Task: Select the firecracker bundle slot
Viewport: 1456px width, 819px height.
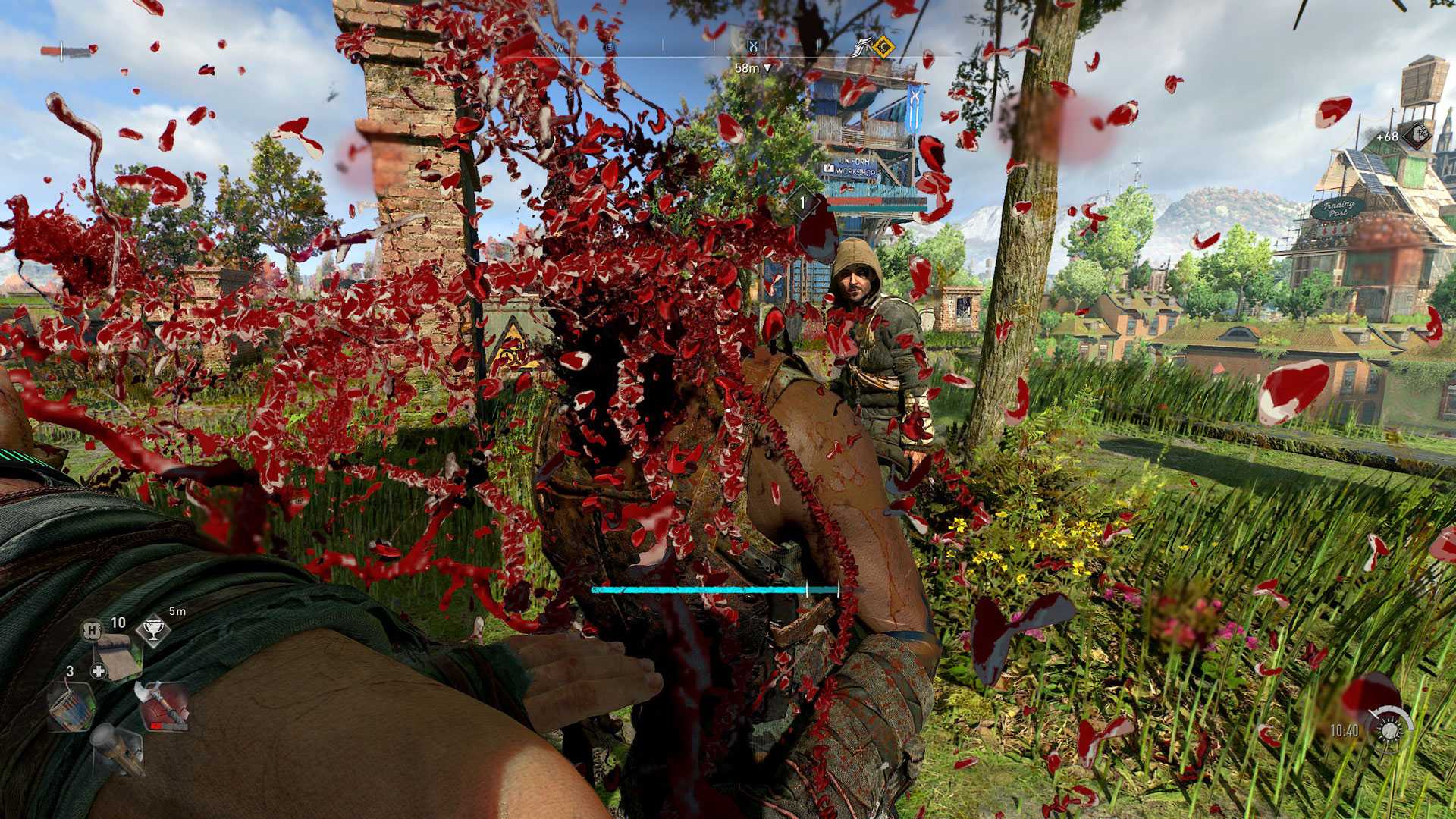Action: coord(71,706)
